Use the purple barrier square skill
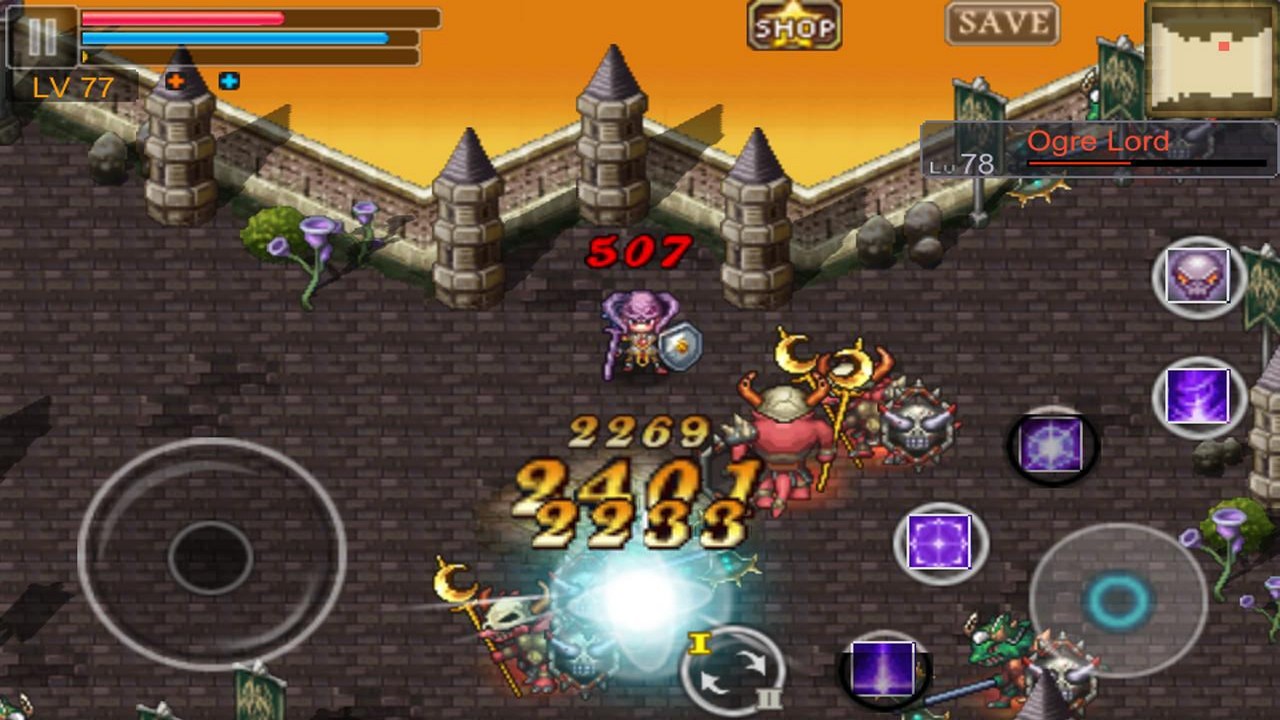The height and width of the screenshot is (720, 1280). pos(940,543)
